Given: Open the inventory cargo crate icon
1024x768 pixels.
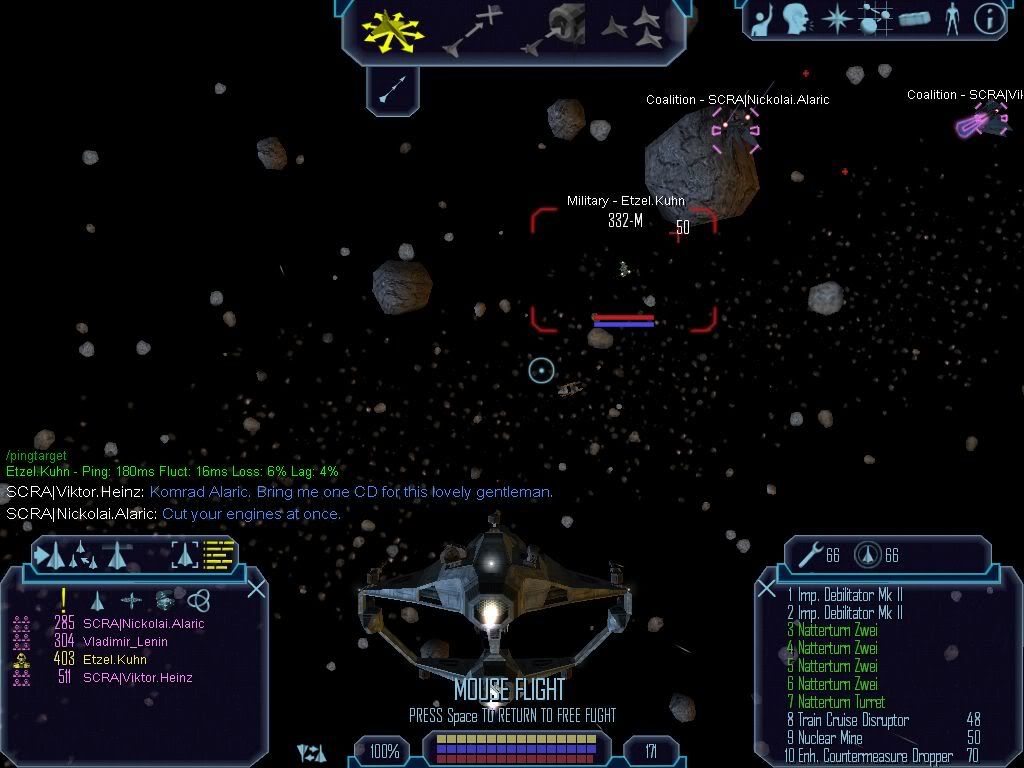Looking at the screenshot, I should click(914, 19).
